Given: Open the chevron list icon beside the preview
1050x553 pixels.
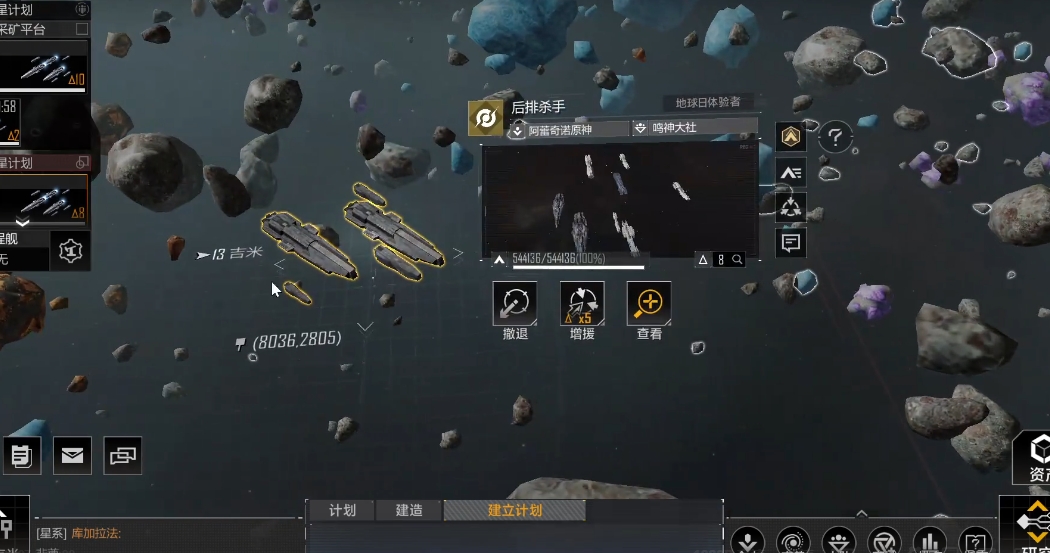Looking at the screenshot, I should coord(791,173).
